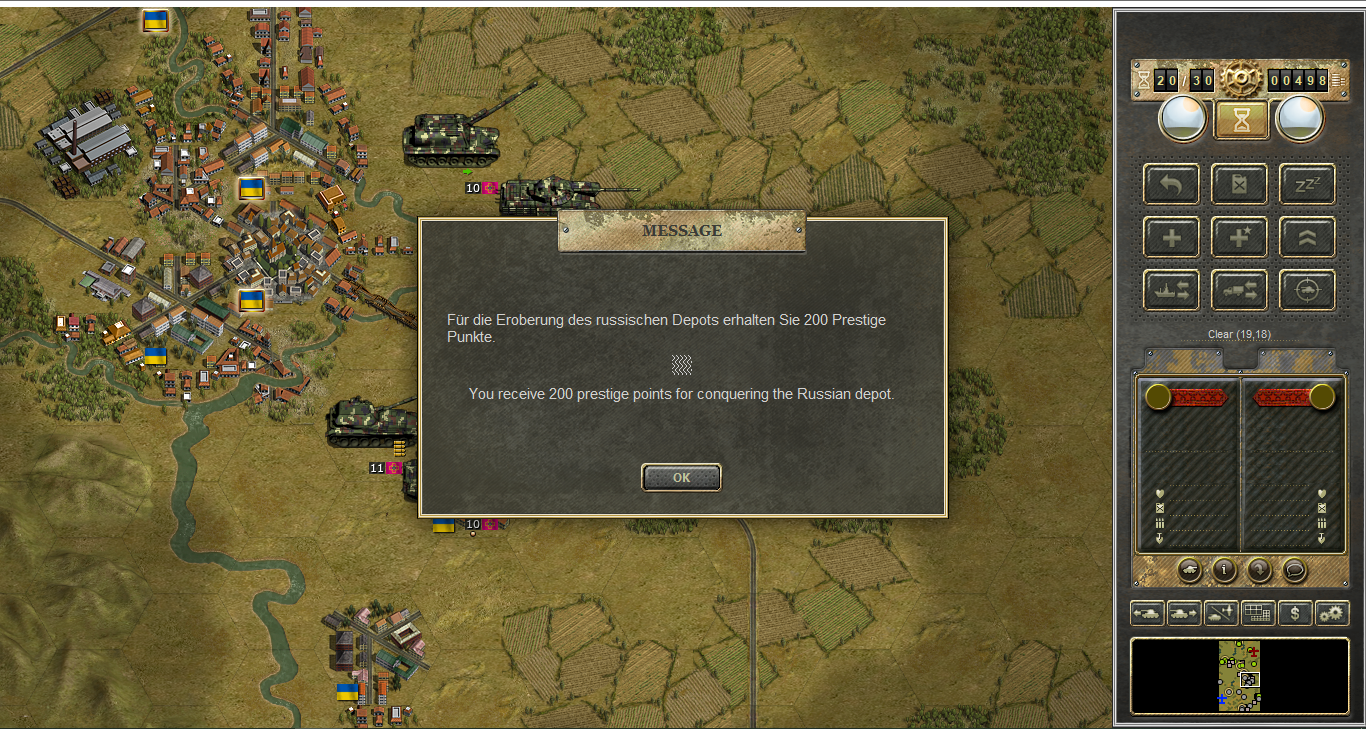Upgrade the unit with the chevrons button
The height and width of the screenshot is (729, 1366).
[x=1307, y=238]
